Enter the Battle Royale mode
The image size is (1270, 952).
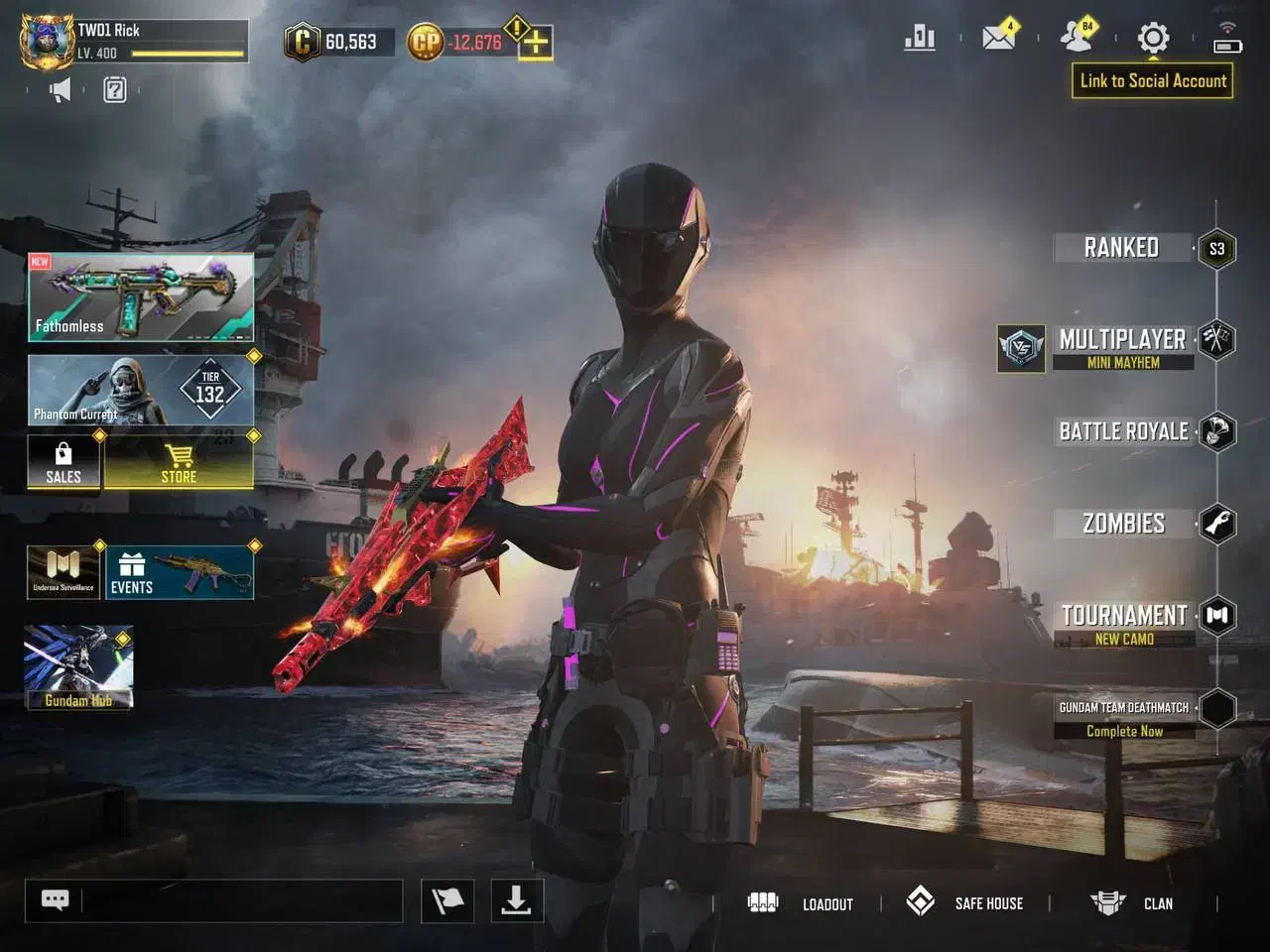[1123, 431]
